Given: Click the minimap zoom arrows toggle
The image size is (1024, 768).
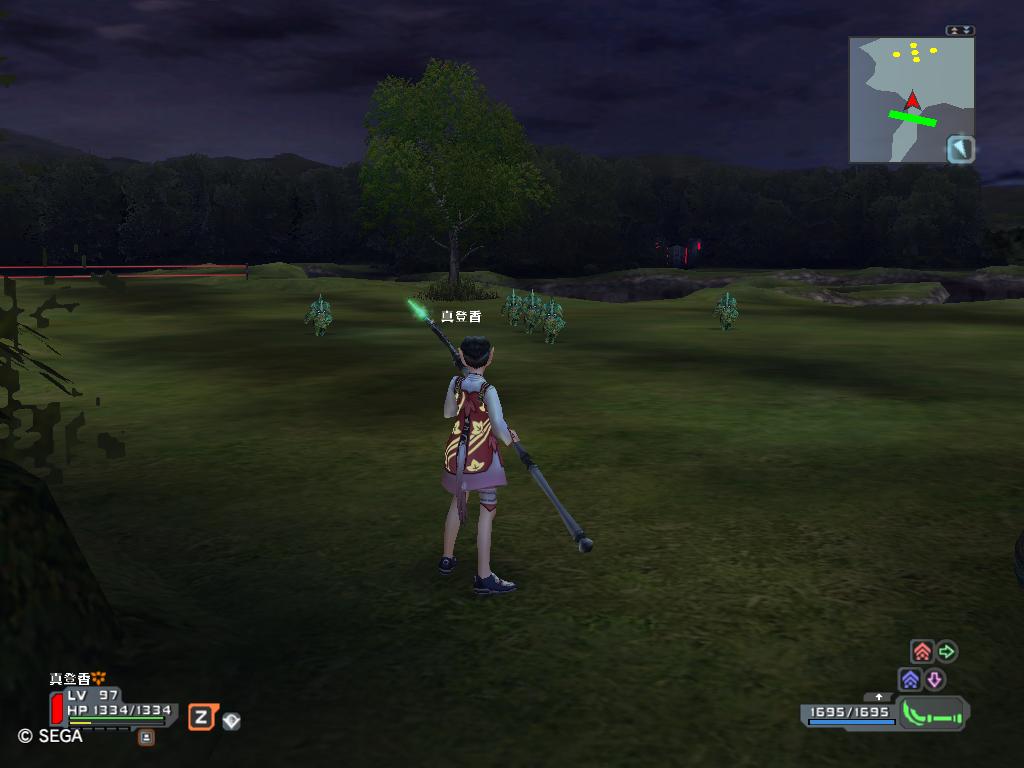Looking at the screenshot, I should [959, 31].
